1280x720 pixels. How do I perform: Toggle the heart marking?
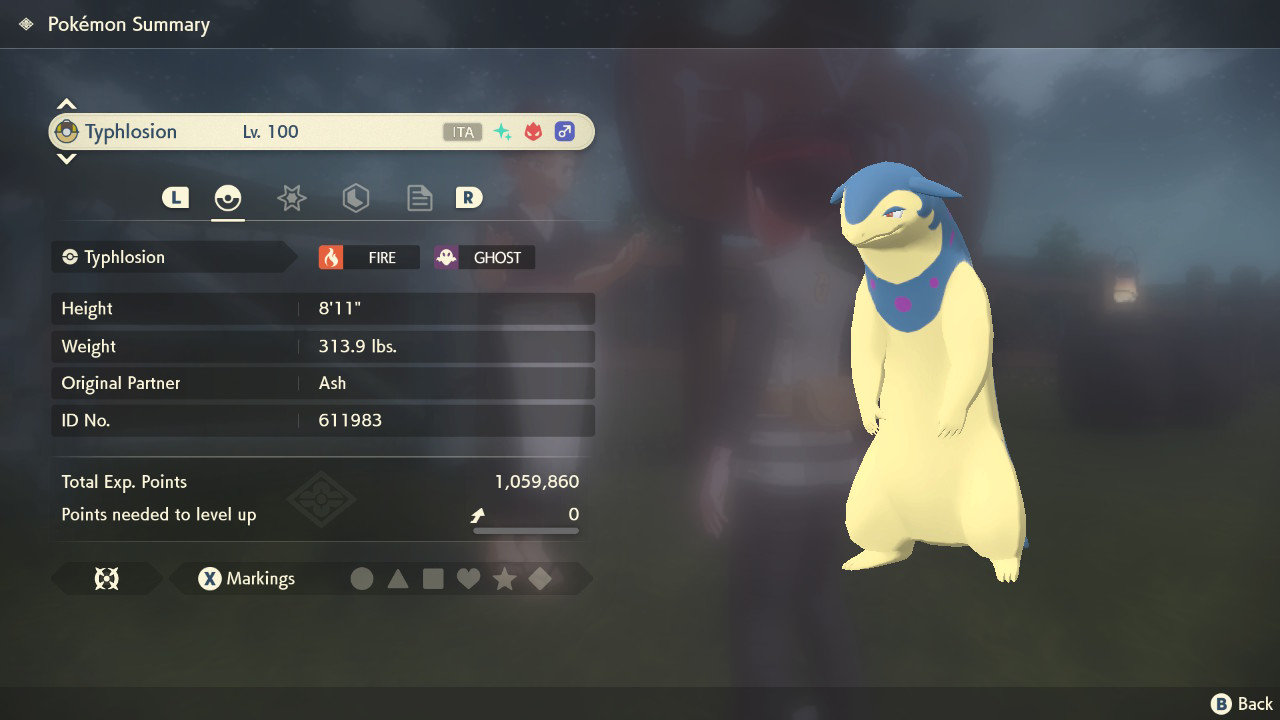pyautogui.click(x=469, y=578)
